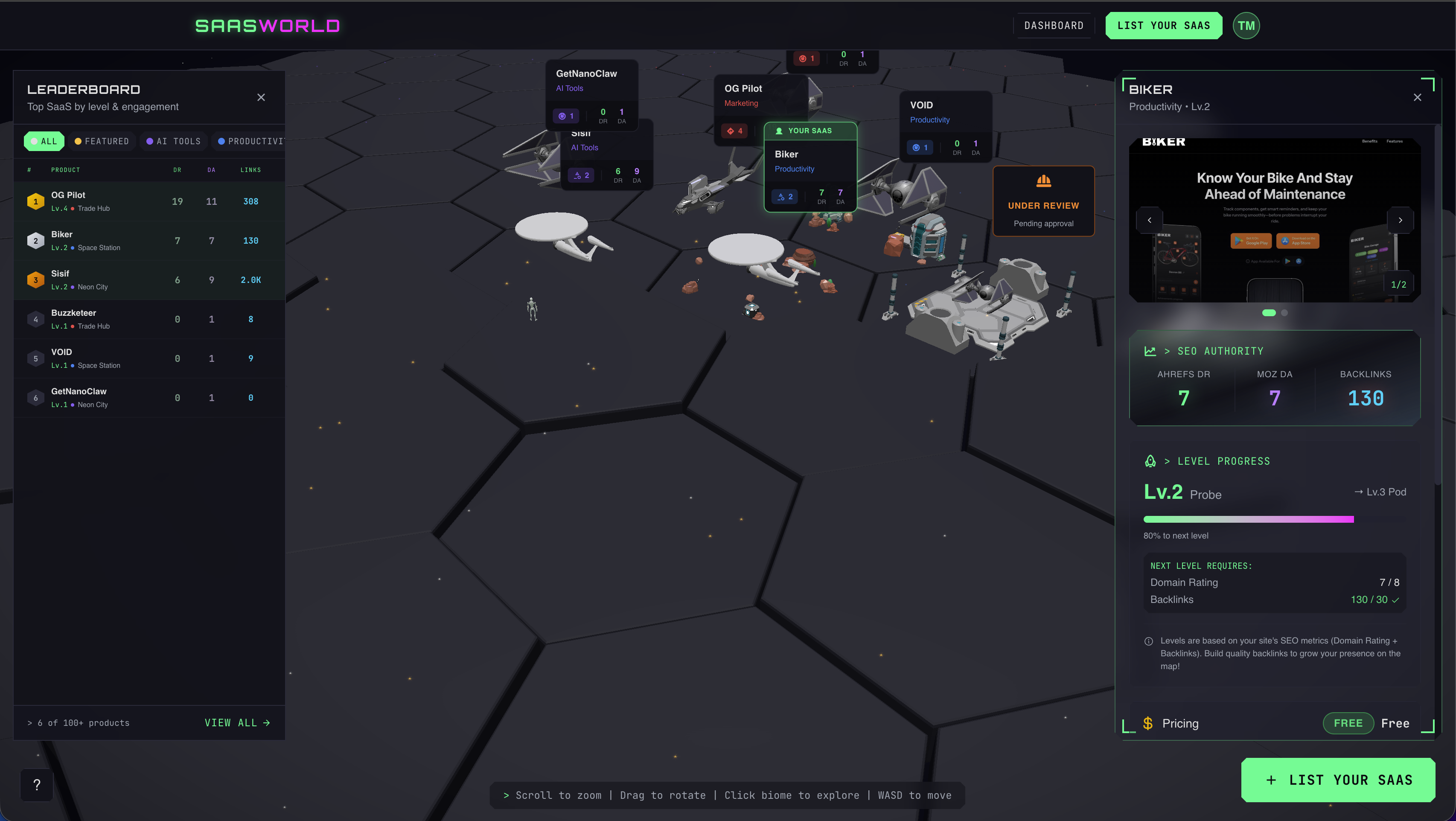The height and width of the screenshot is (821, 1456).
Task: Click the rocket icon next to Level Progress heading
Action: tap(1150, 461)
